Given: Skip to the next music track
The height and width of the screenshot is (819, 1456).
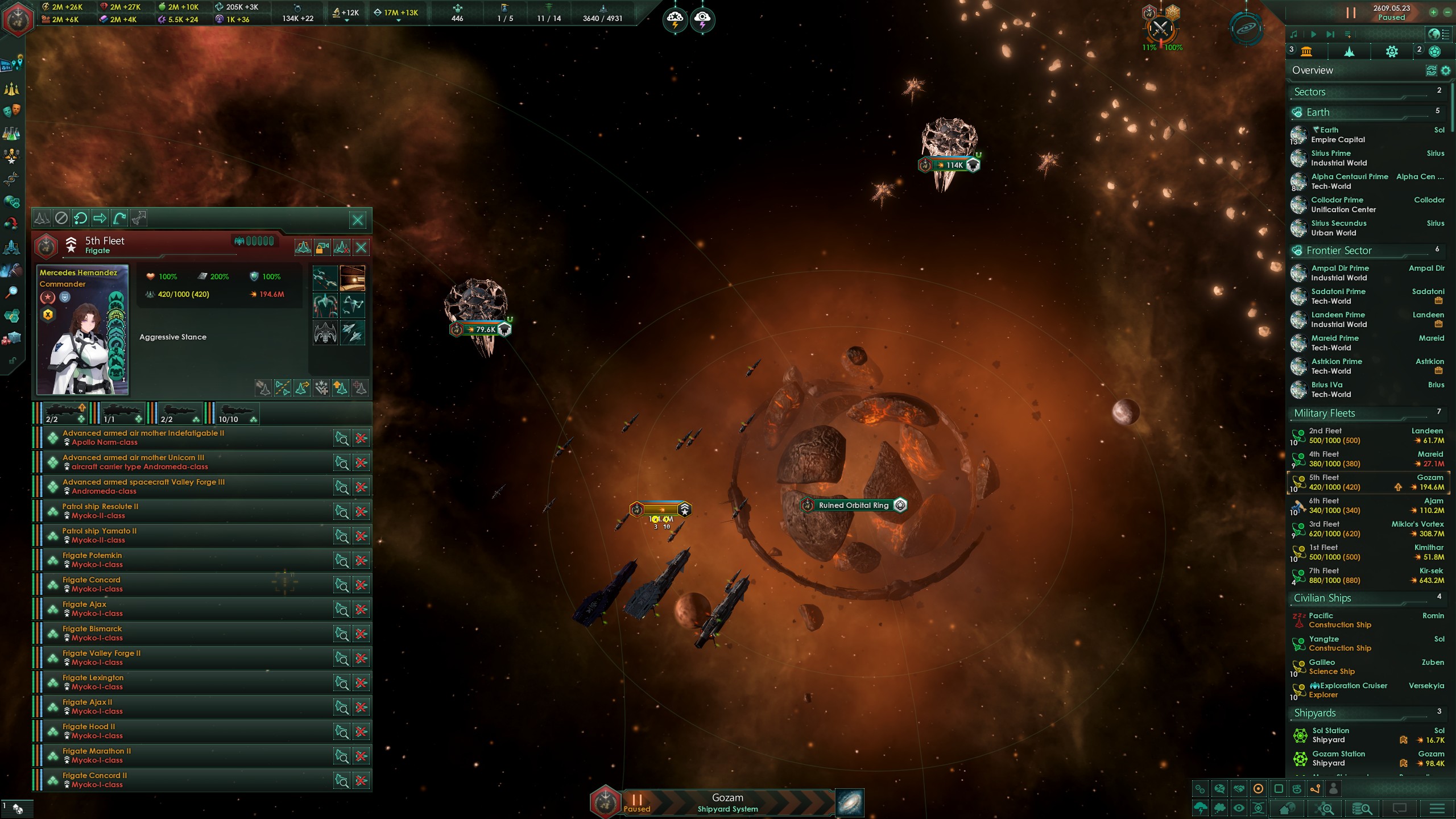Looking at the screenshot, I should 1330,34.
